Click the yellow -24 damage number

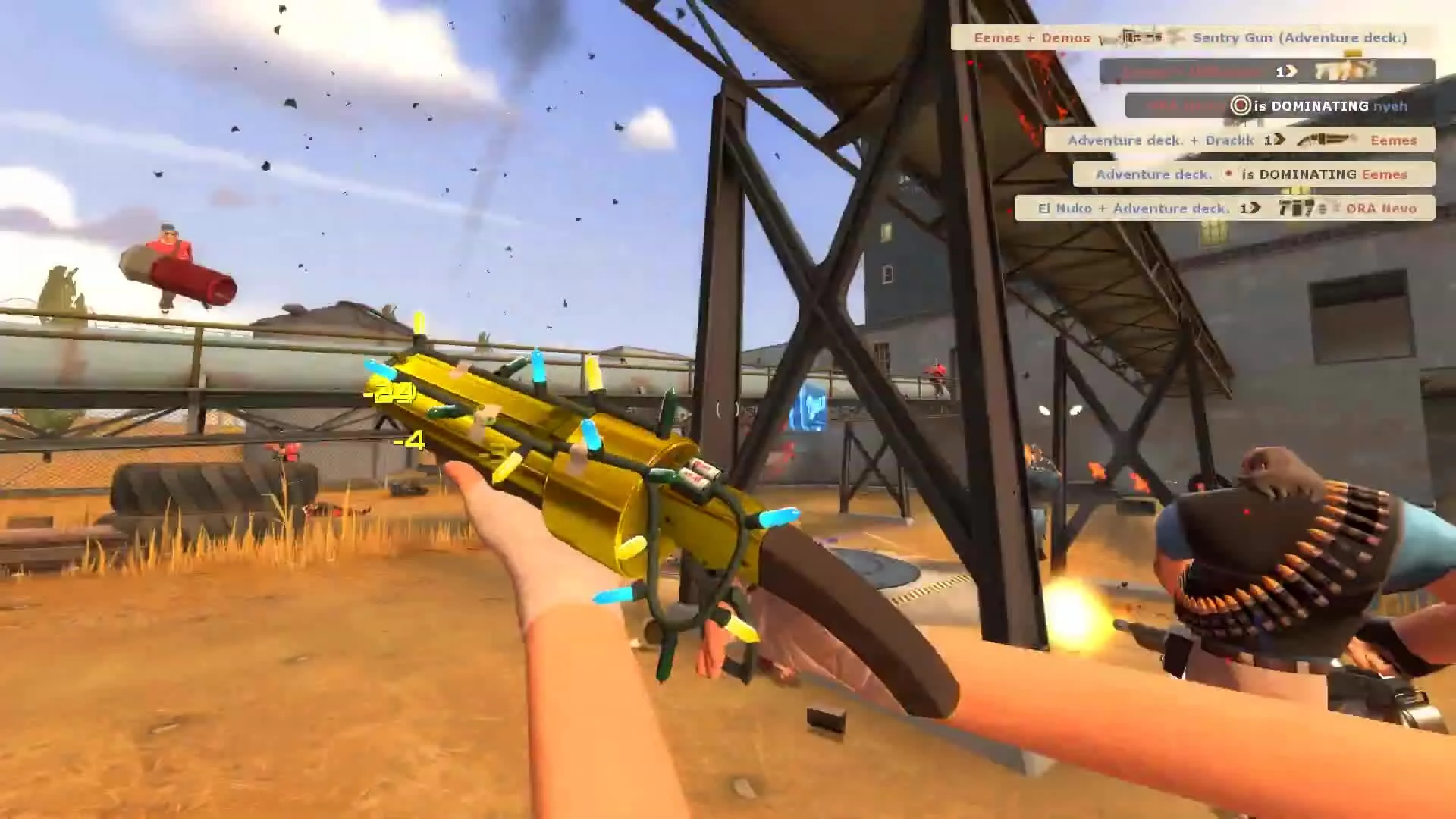tap(391, 392)
